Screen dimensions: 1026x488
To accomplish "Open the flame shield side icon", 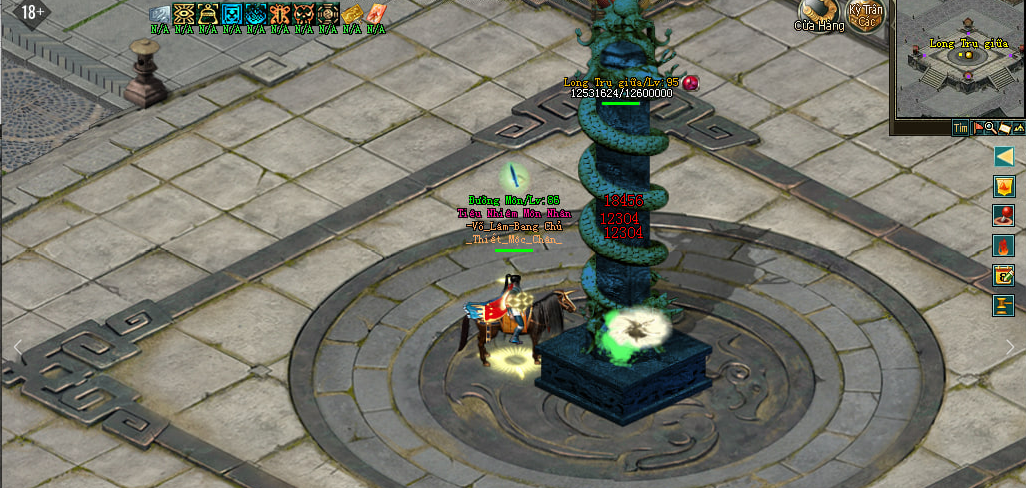I will click(x=1004, y=186).
